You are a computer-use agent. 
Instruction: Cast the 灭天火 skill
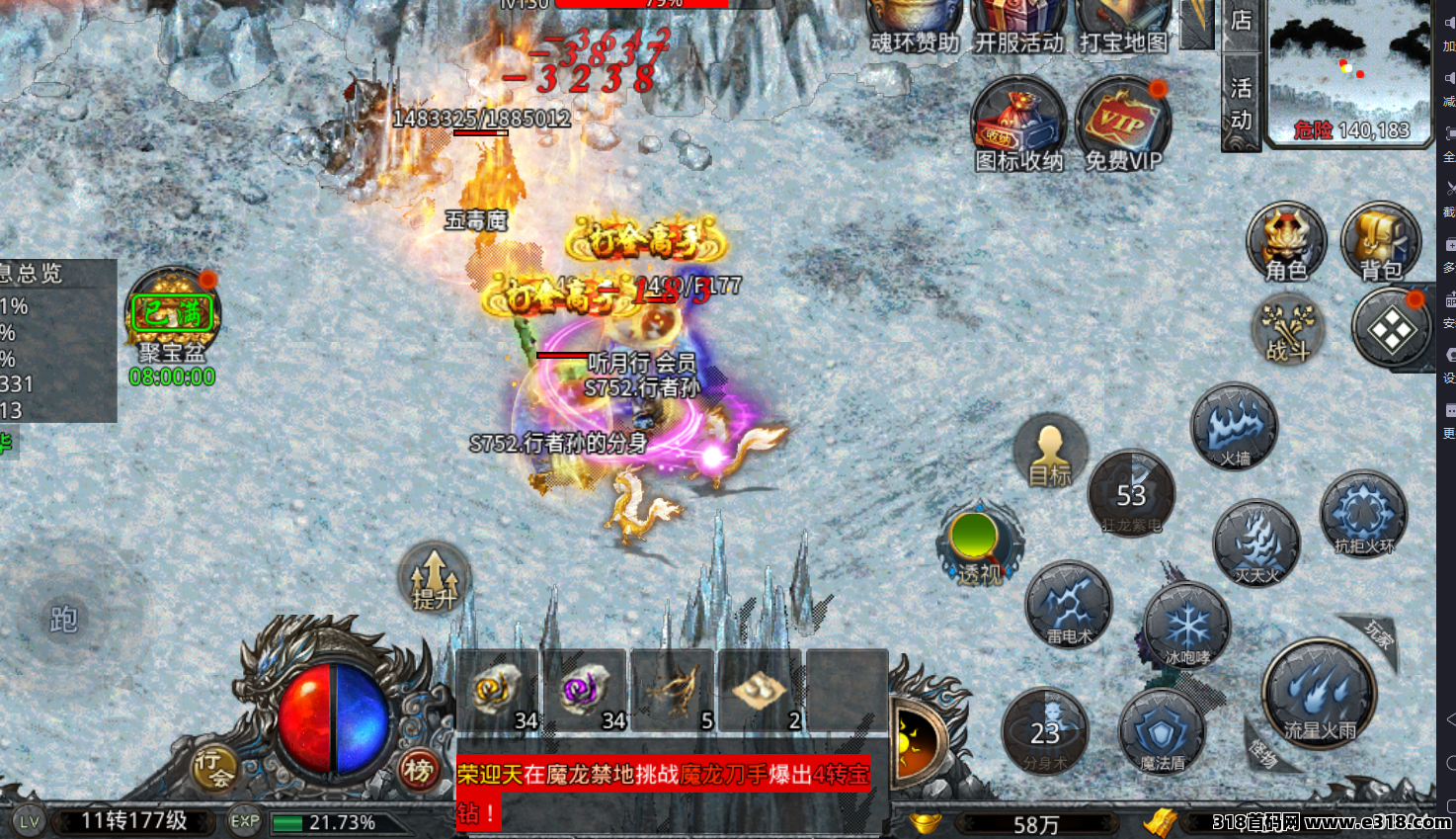[x=1256, y=543]
